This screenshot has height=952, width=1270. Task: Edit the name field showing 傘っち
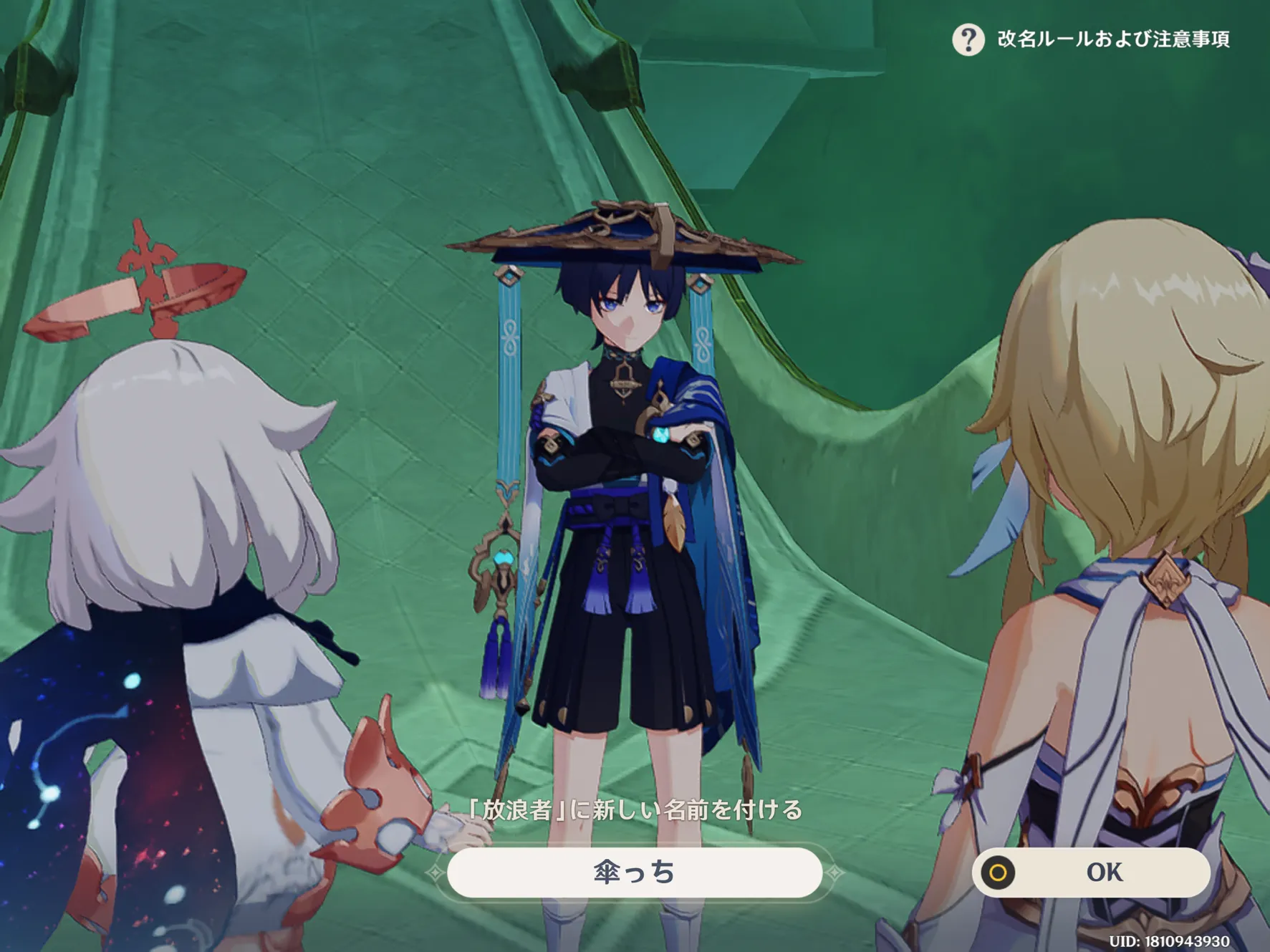click(634, 872)
